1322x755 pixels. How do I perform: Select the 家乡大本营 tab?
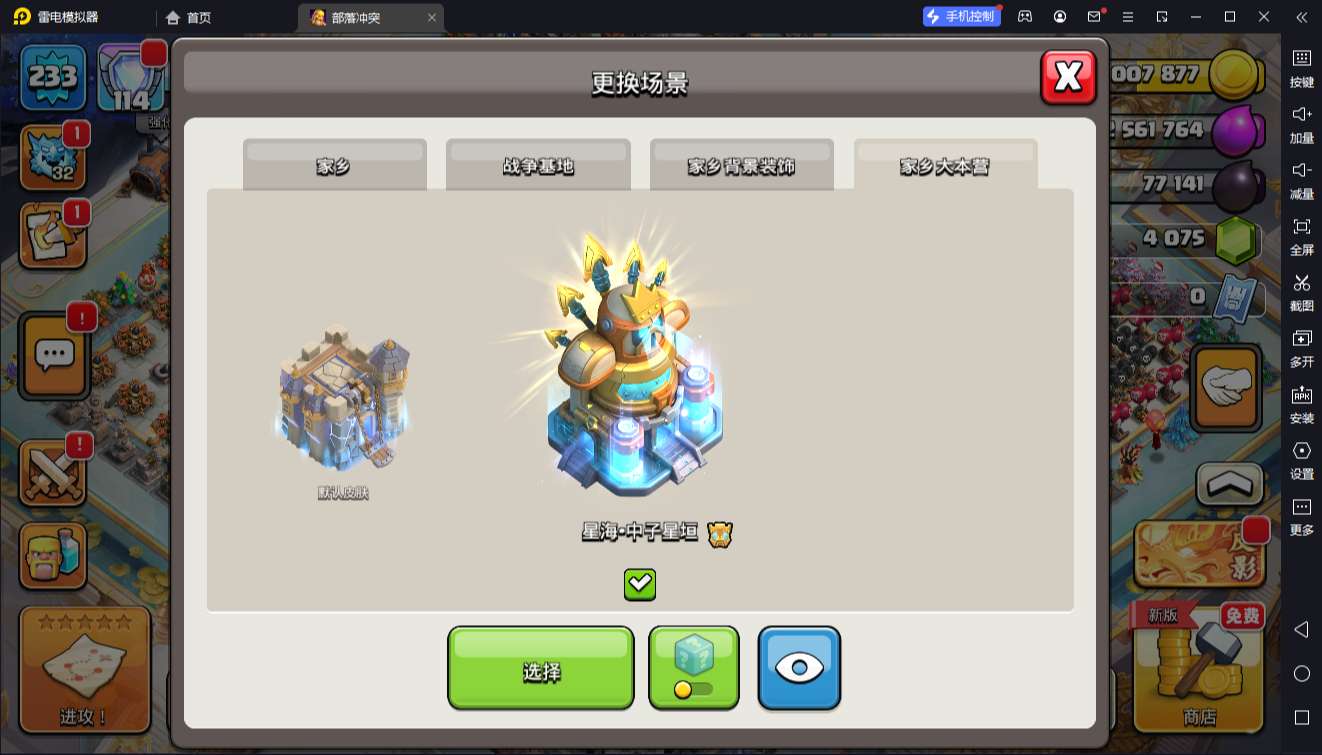pyautogui.click(x=945, y=166)
